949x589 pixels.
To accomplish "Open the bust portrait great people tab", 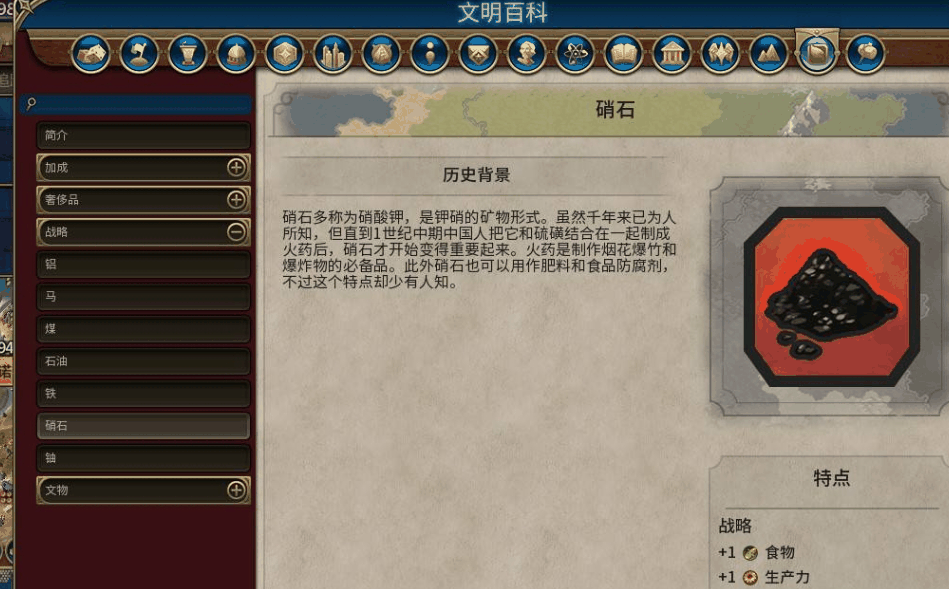I will coord(527,53).
